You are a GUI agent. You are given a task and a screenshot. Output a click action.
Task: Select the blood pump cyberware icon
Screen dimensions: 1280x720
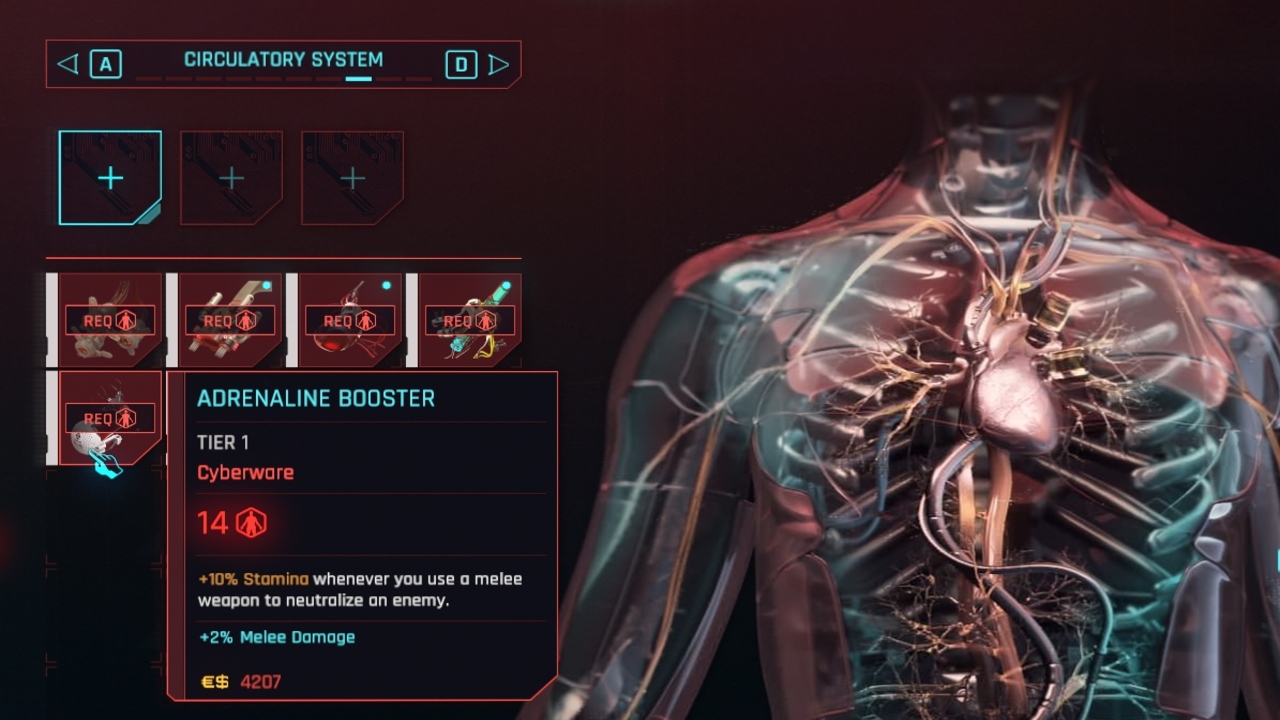348,318
